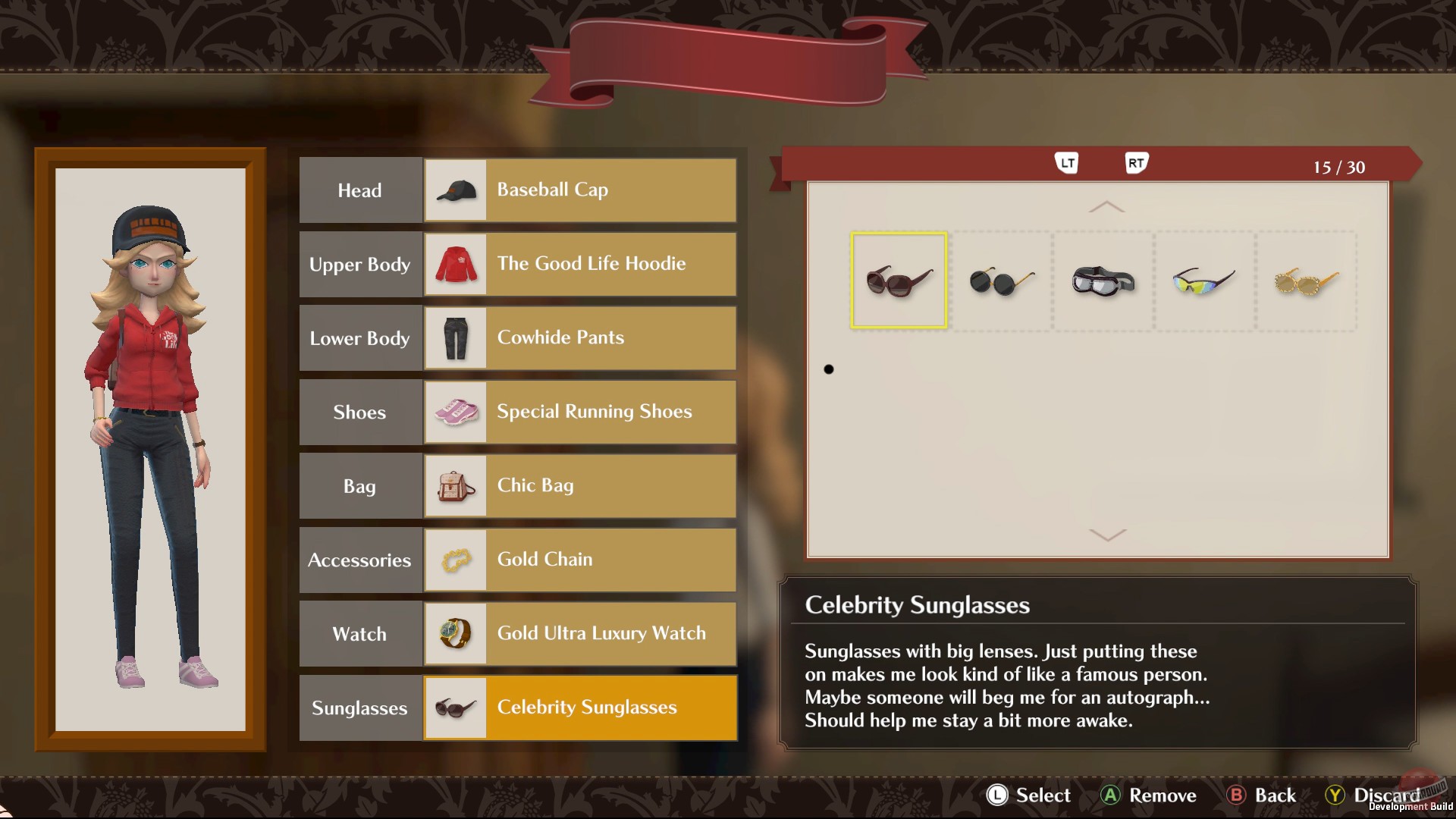Image resolution: width=1456 pixels, height=819 pixels.
Task: Select the round black sunglasses
Action: point(1001,281)
